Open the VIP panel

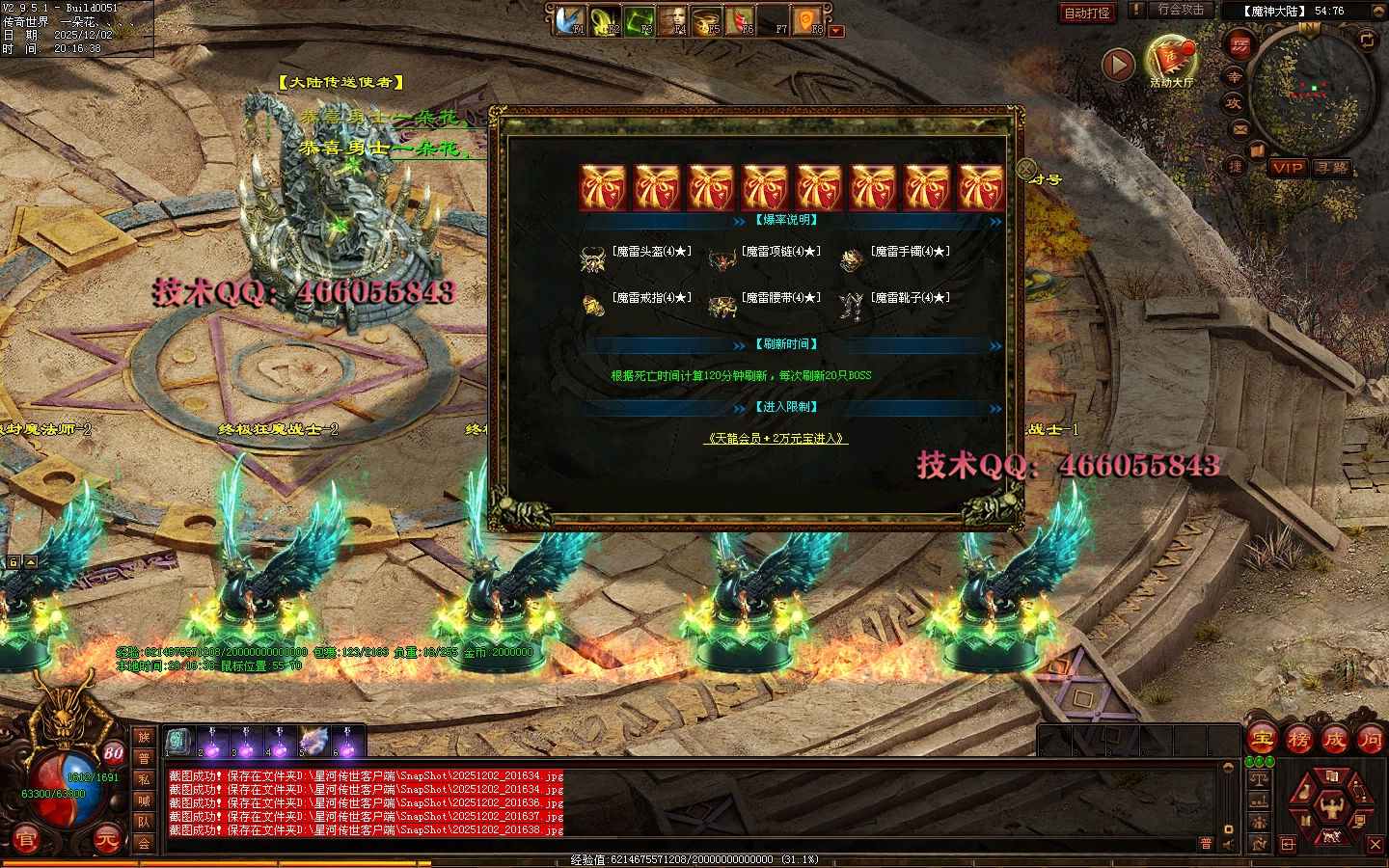1288,167
